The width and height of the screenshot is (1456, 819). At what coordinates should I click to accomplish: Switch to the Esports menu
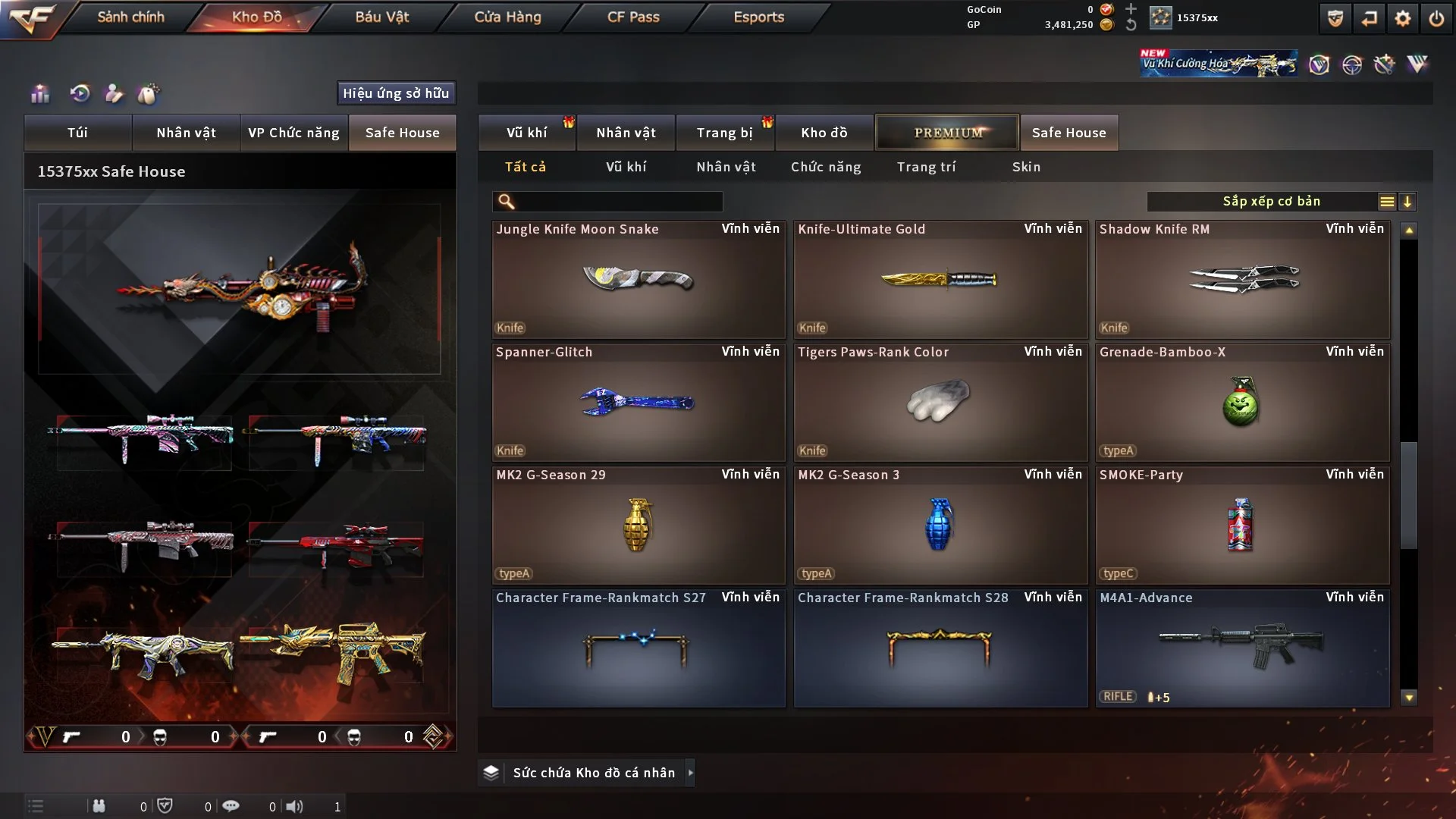tap(758, 17)
